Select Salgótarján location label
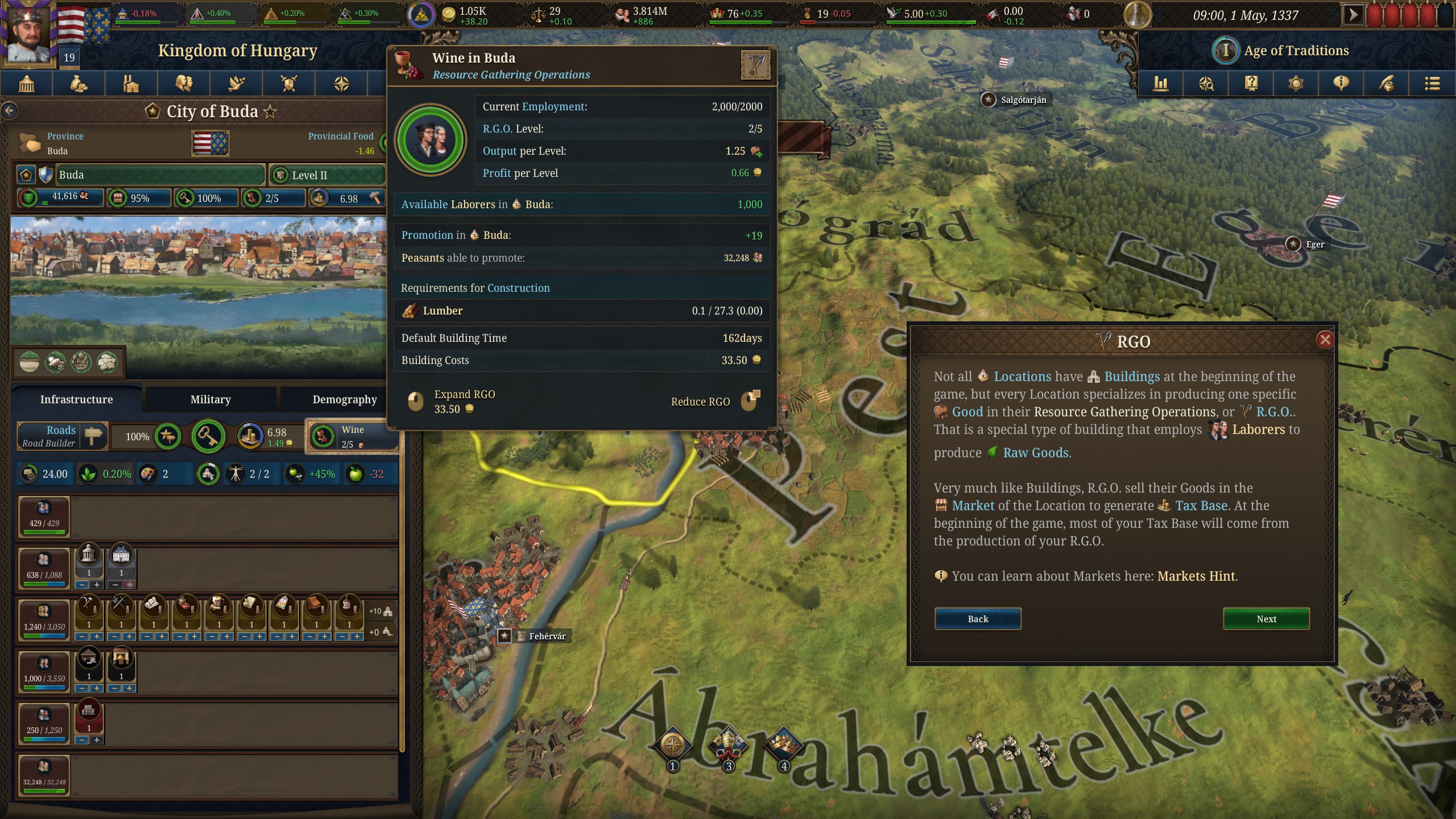Viewport: 1456px width, 819px height. pyautogui.click(x=1023, y=100)
